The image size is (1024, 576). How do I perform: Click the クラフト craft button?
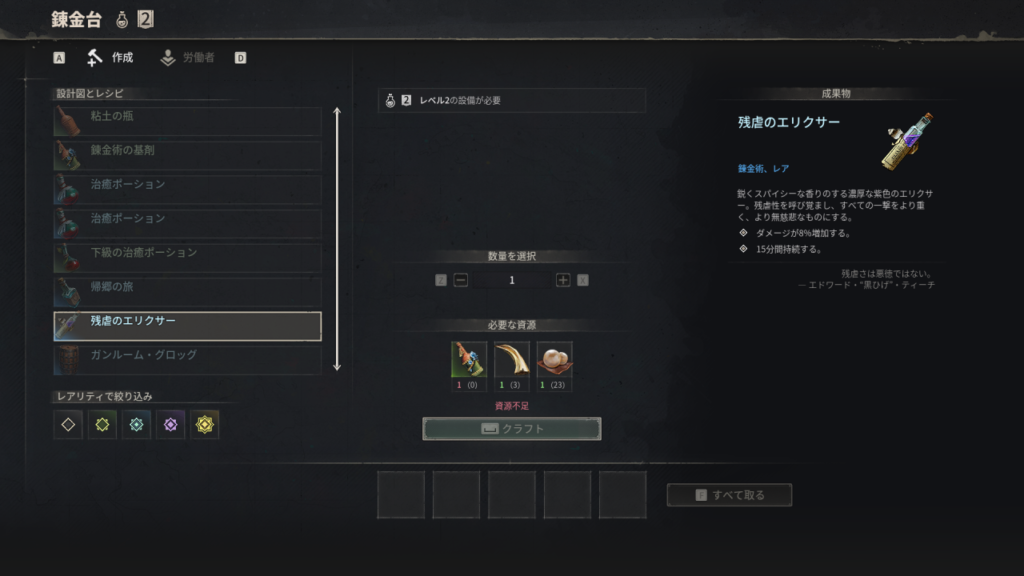coord(512,429)
